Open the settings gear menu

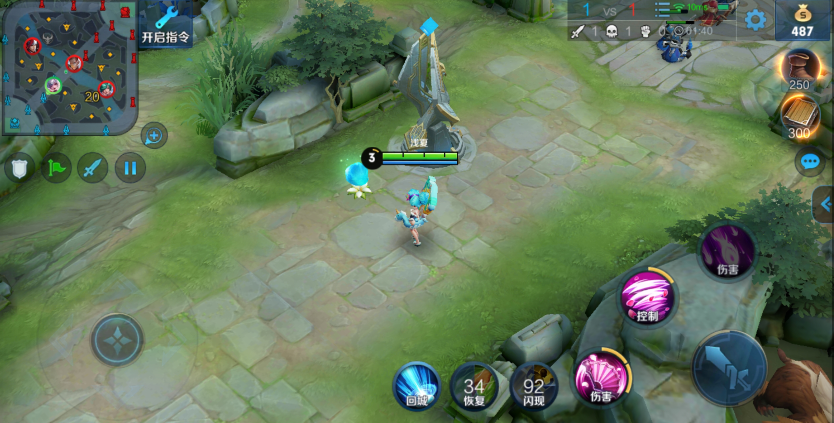point(756,19)
